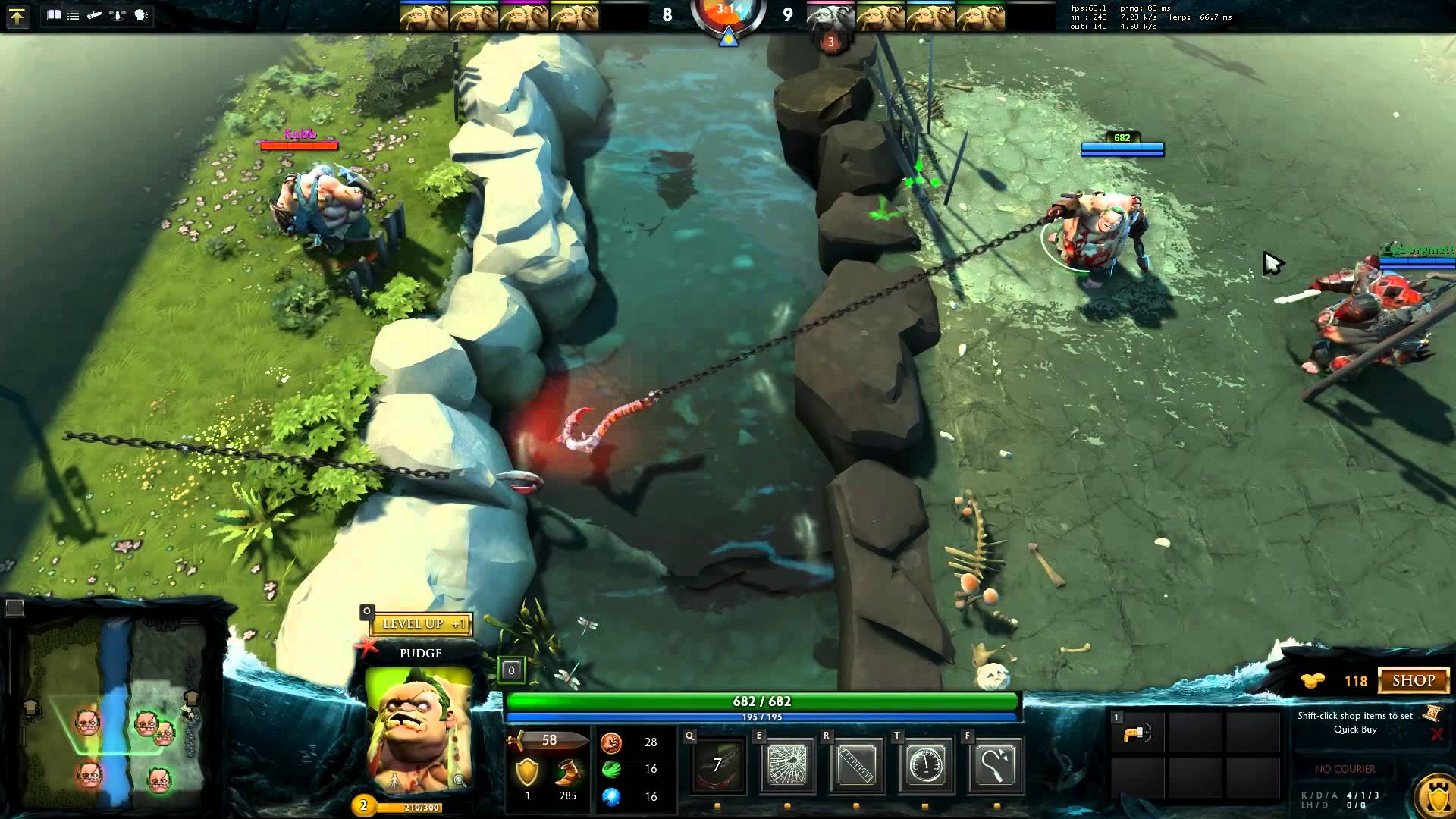Image resolution: width=1456 pixels, height=819 pixels.
Task: Use the item in inventory slot 1
Action: click(x=1138, y=734)
